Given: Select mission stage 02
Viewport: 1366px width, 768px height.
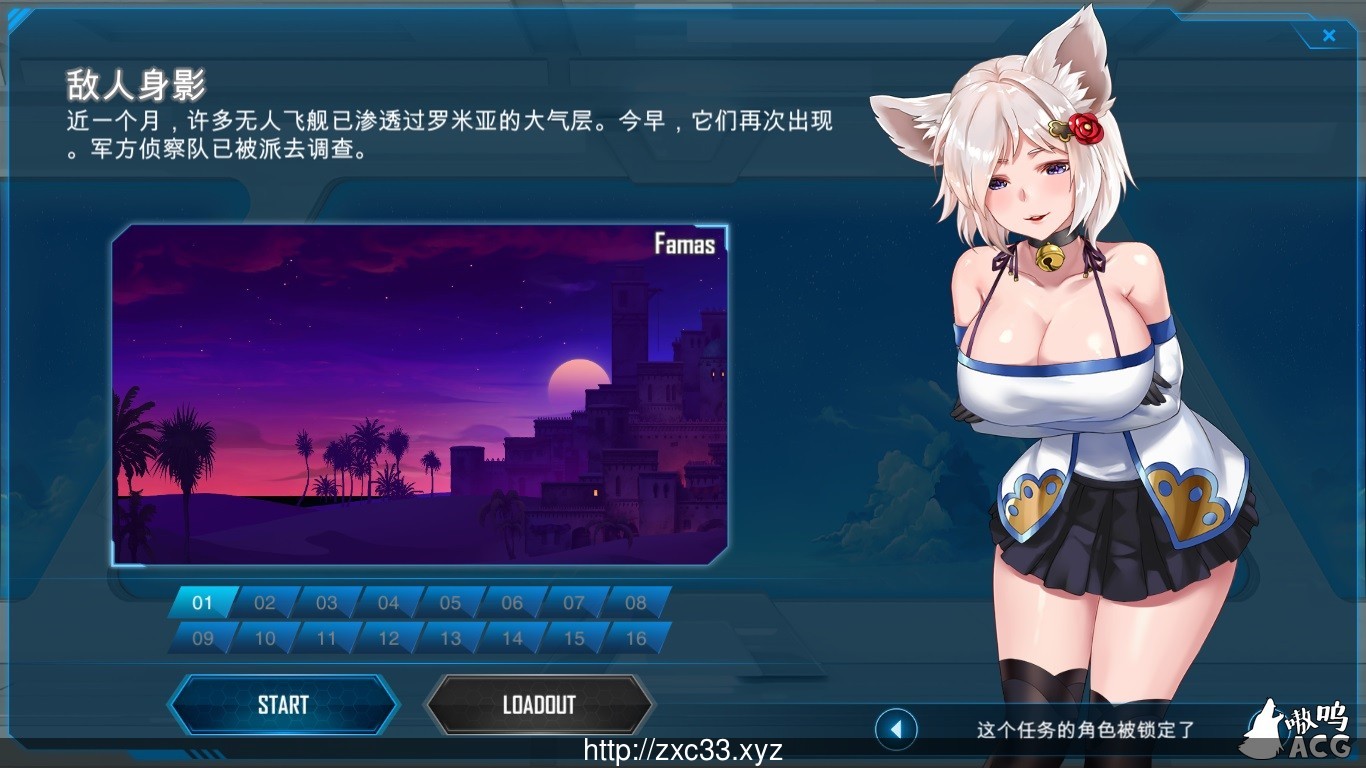Looking at the screenshot, I should click(x=264, y=603).
